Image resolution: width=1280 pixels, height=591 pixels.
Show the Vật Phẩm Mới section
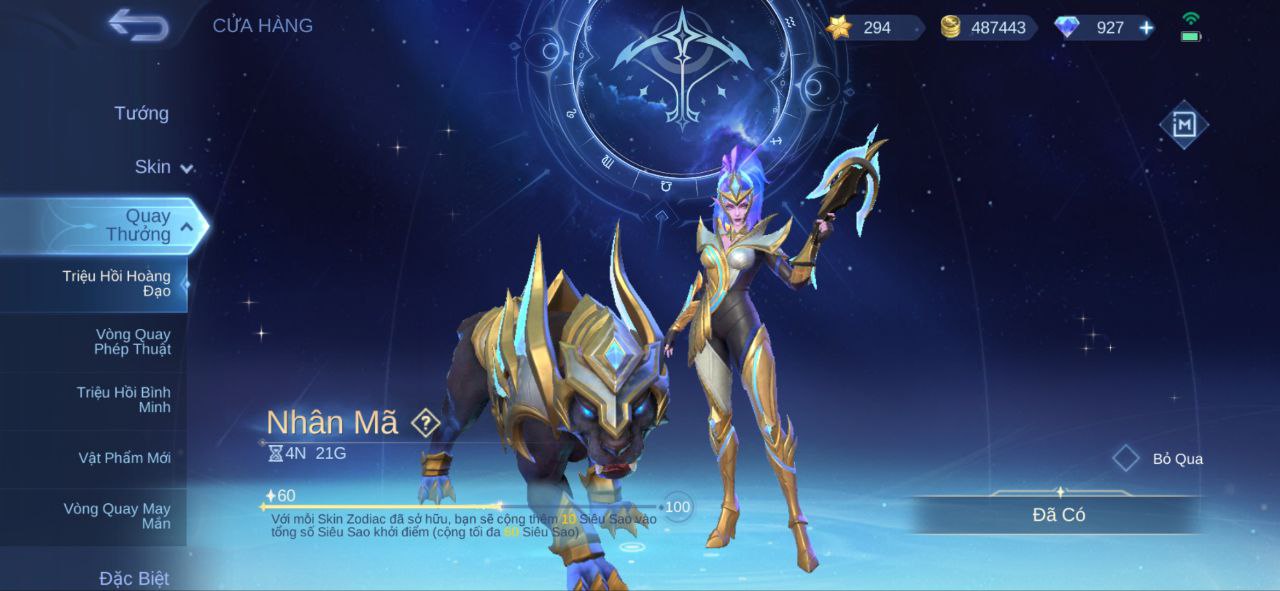(125, 458)
